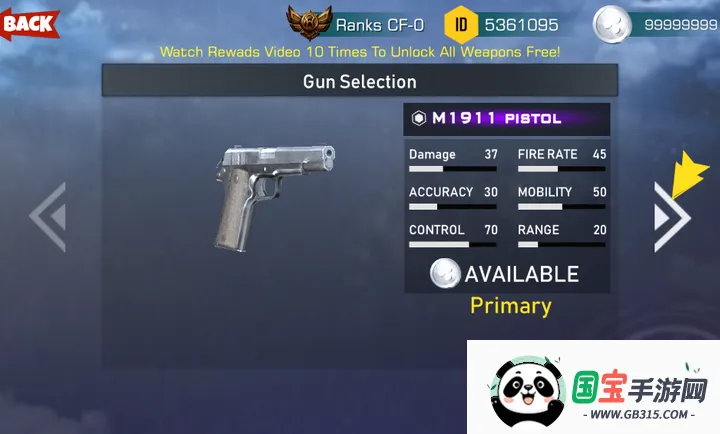Choose the M1911 pistol preview image
Screen dimensions: 720x434
pyautogui.click(x=272, y=195)
